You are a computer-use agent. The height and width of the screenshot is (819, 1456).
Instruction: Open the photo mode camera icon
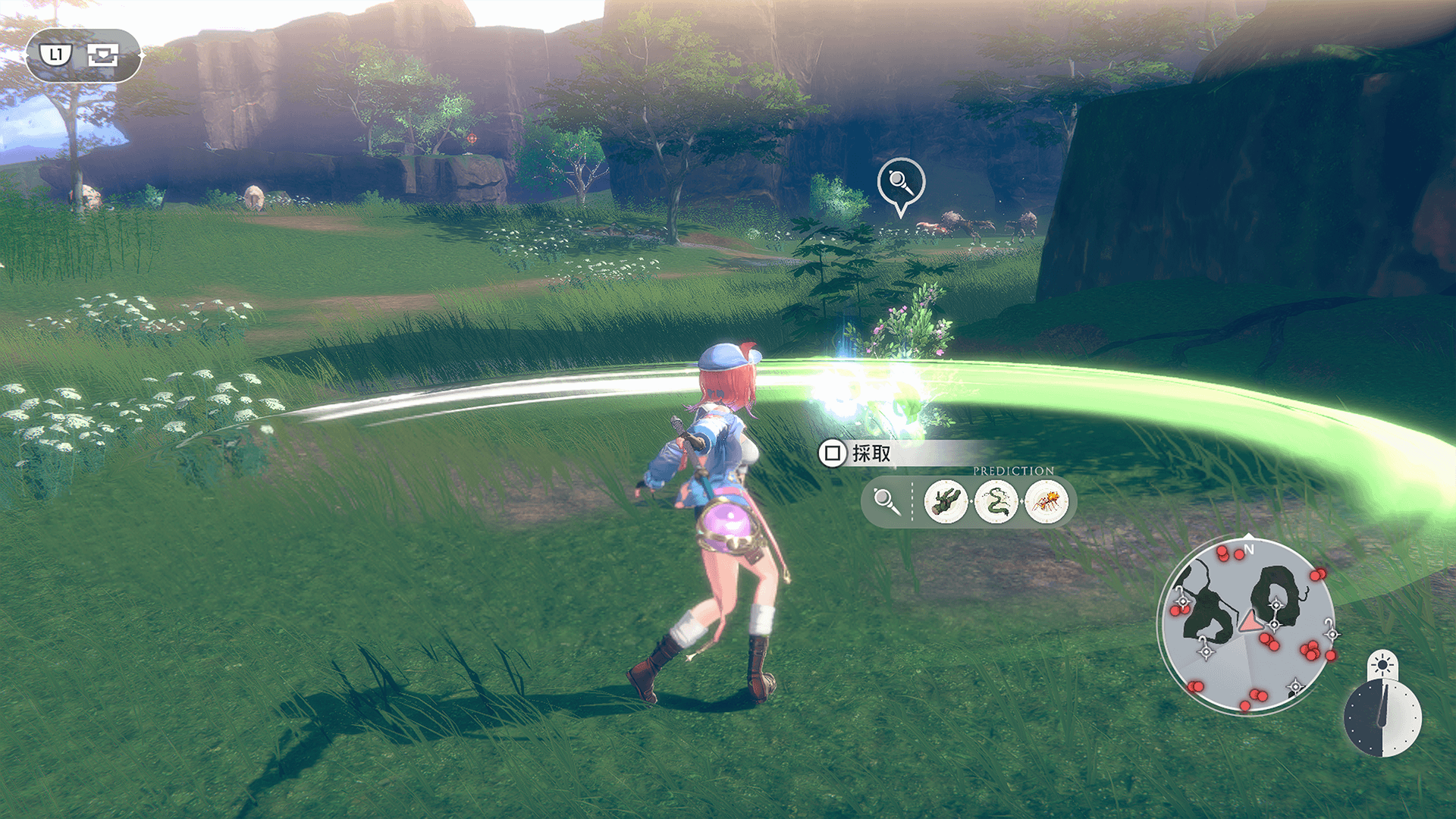click(102, 55)
